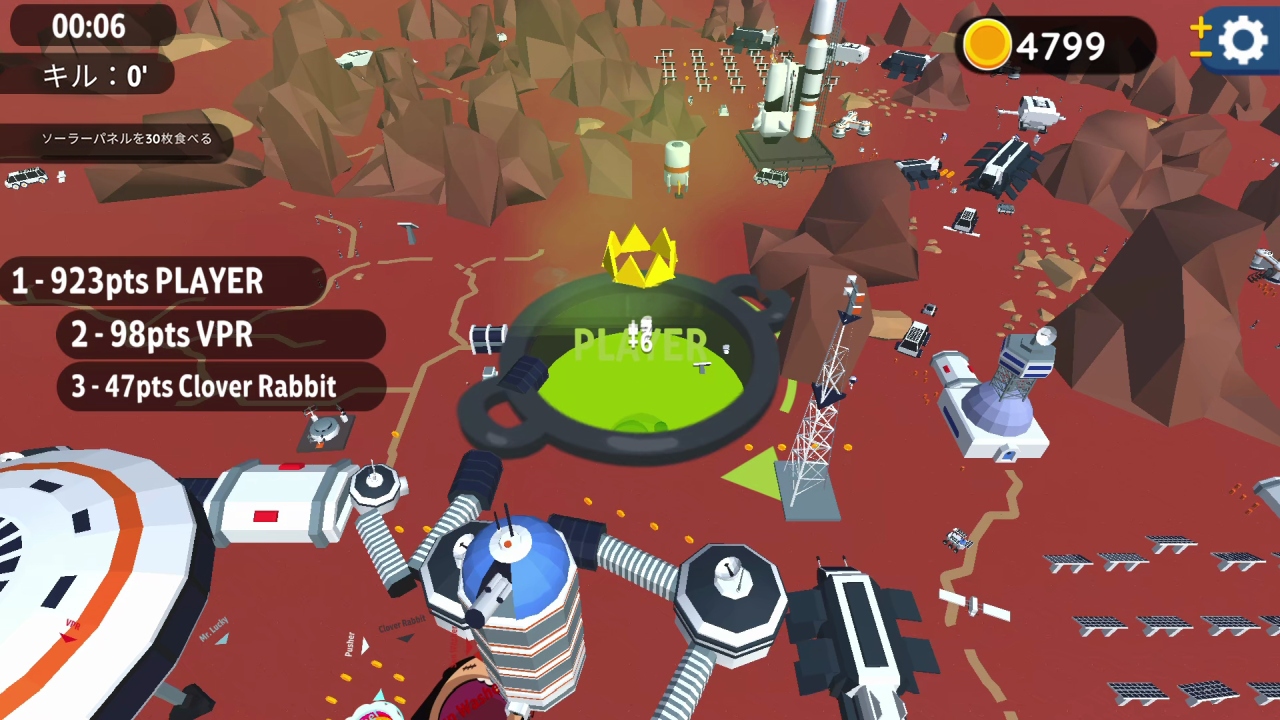1280x720 pixels.
Task: Select the 923pts PLAYER leaderboard row
Action: (160, 282)
